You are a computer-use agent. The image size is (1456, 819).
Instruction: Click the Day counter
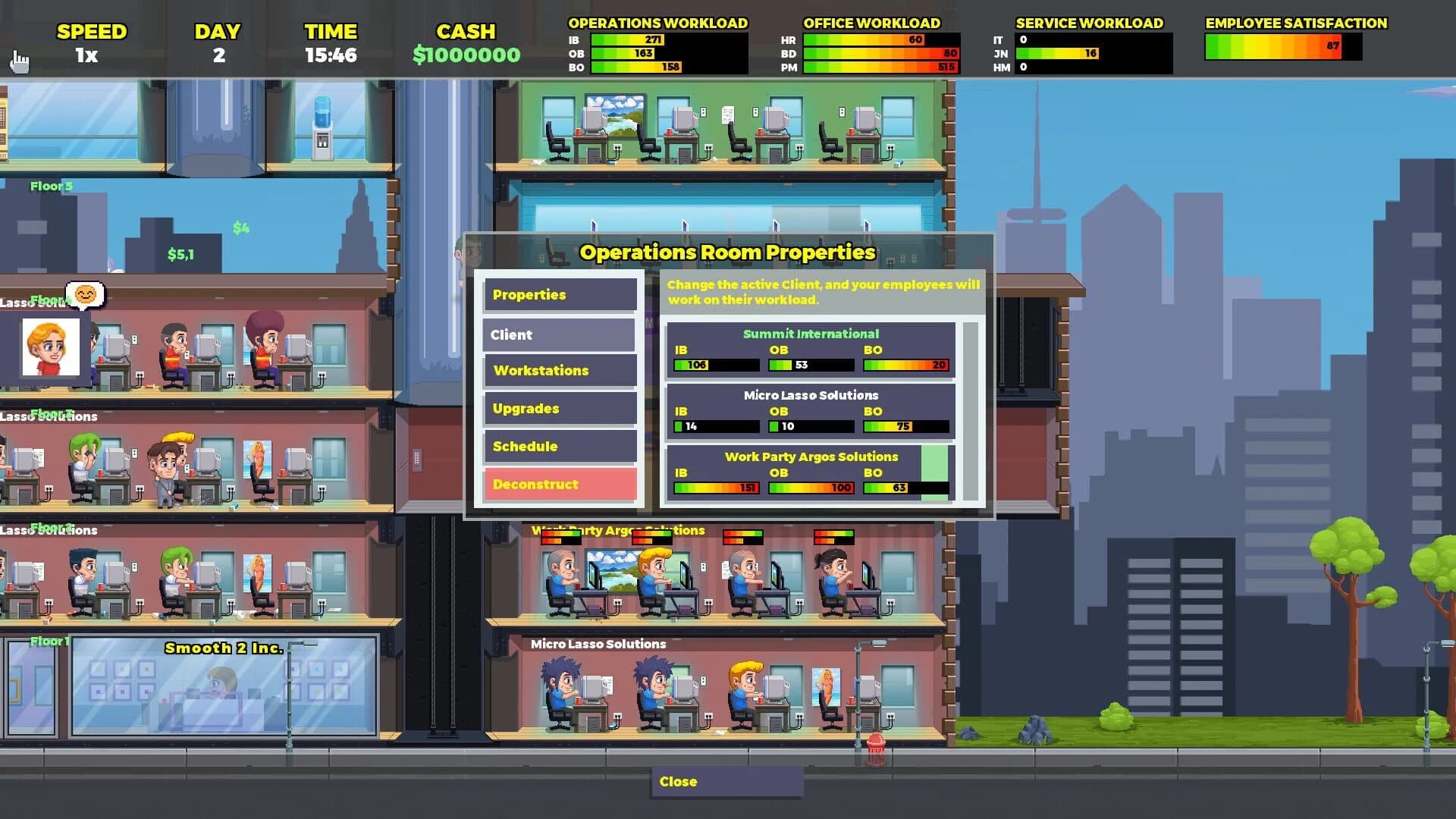(x=218, y=54)
